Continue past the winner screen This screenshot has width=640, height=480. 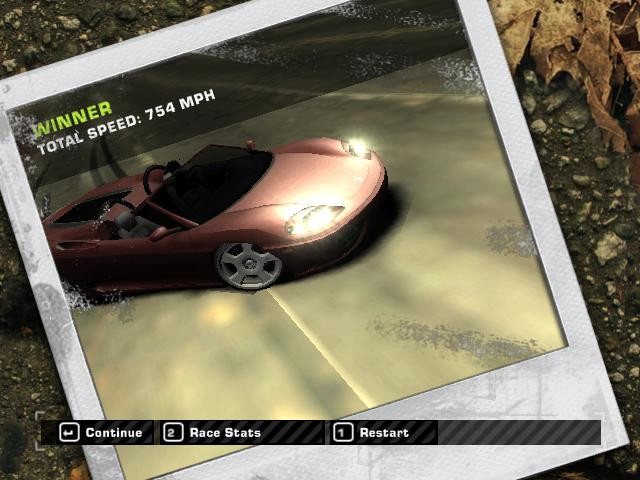(102, 433)
